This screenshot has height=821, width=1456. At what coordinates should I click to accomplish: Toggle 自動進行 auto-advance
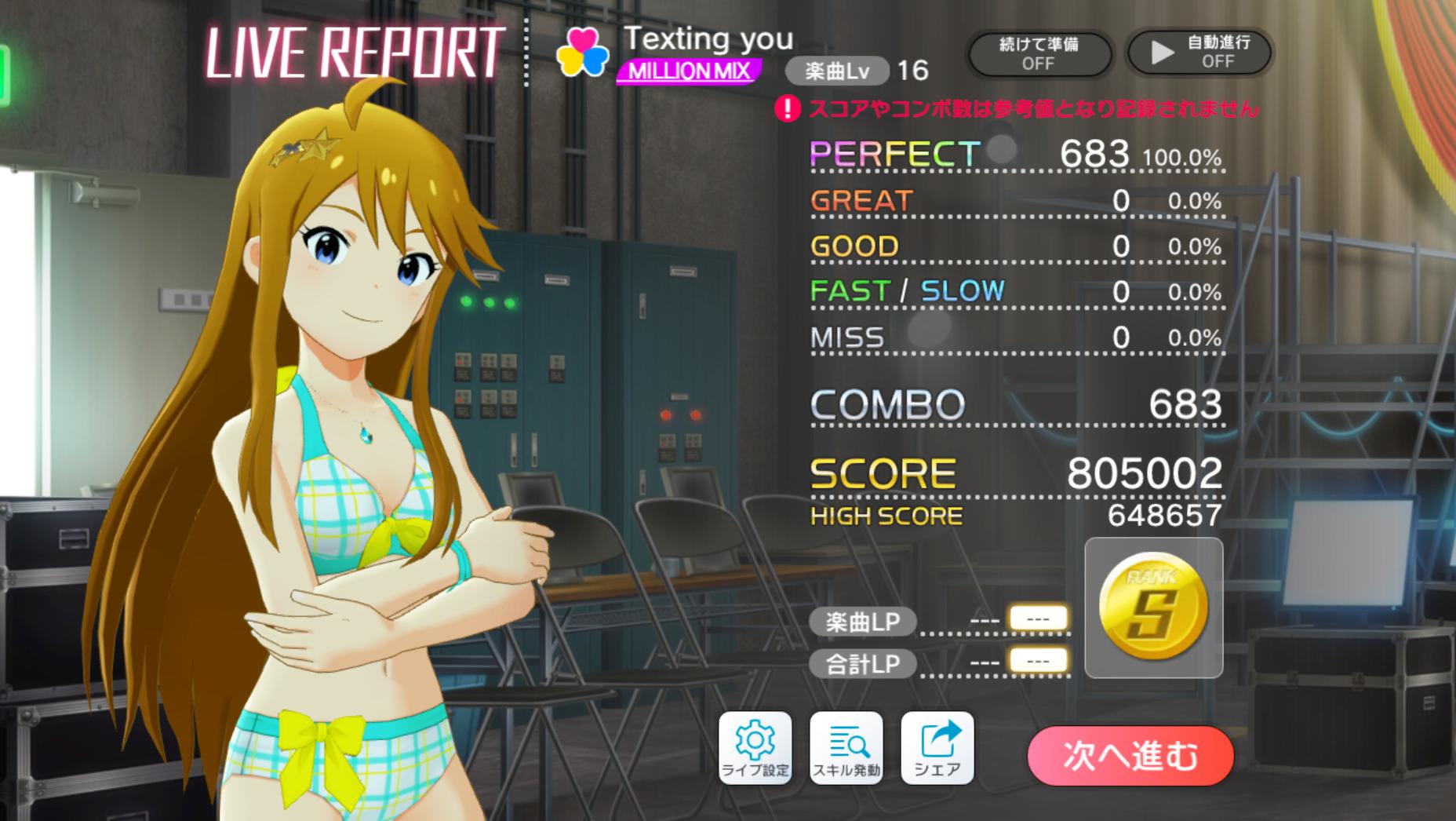click(x=1199, y=53)
